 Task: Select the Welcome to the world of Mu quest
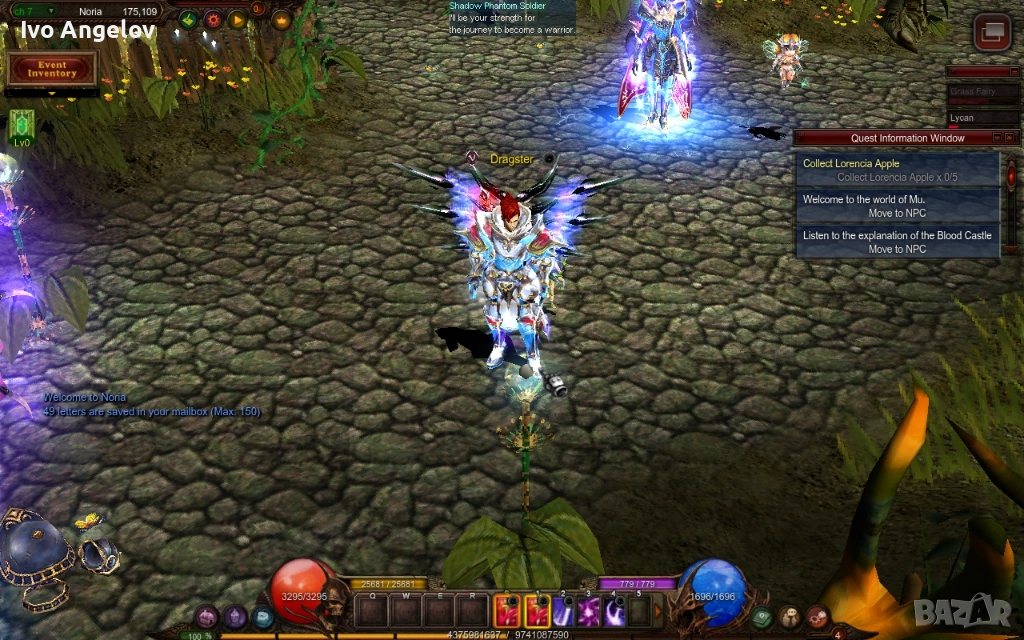(898, 206)
